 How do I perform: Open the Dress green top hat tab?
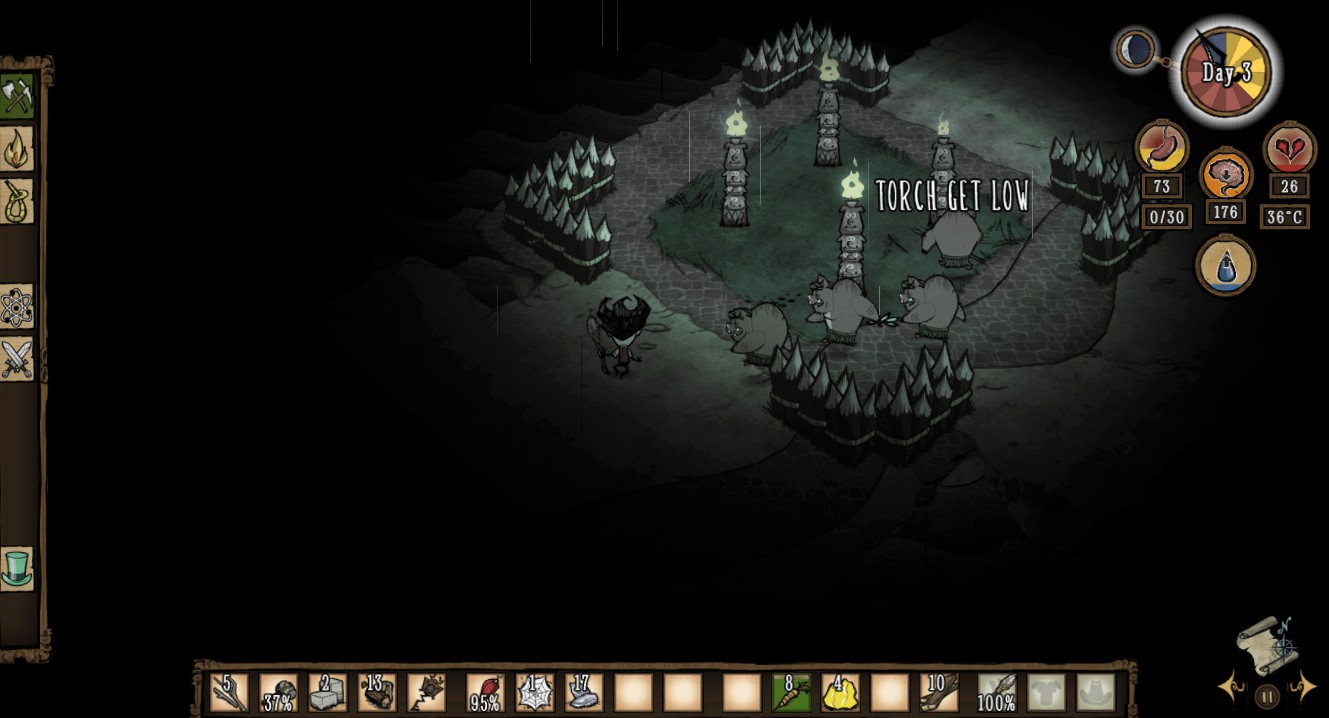pos(17,568)
